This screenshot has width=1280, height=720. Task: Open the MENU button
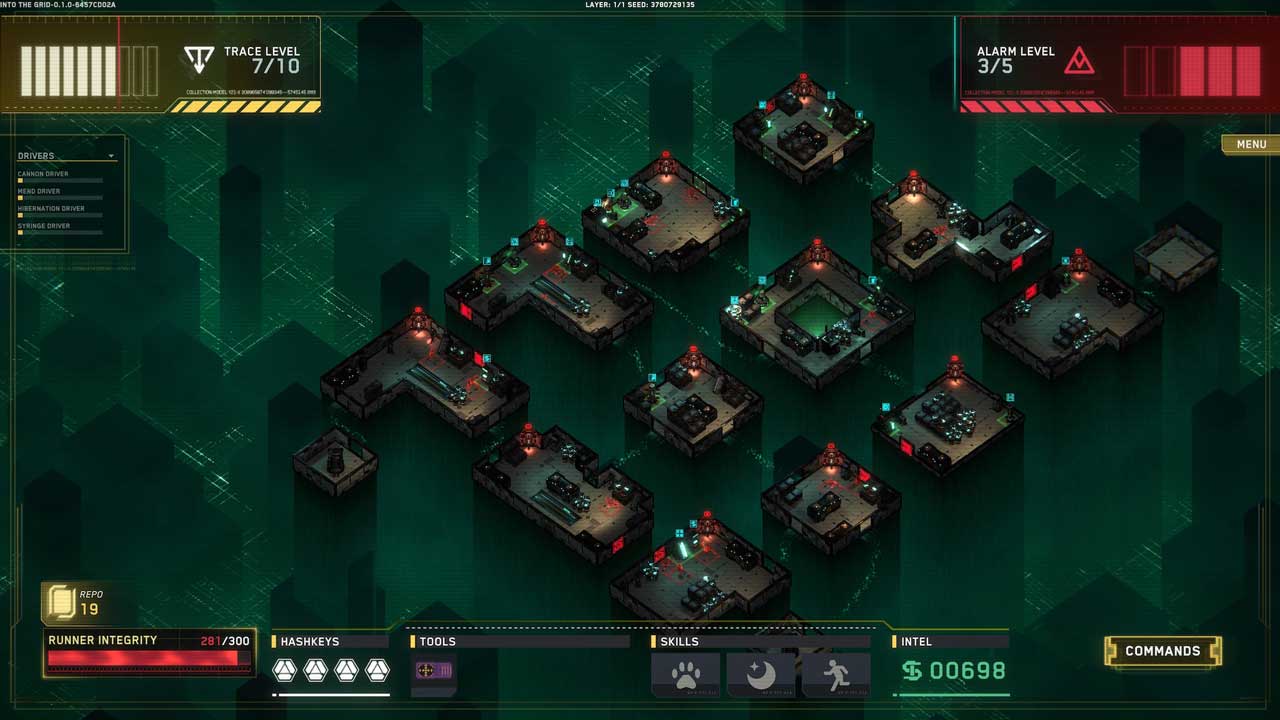click(x=1250, y=144)
